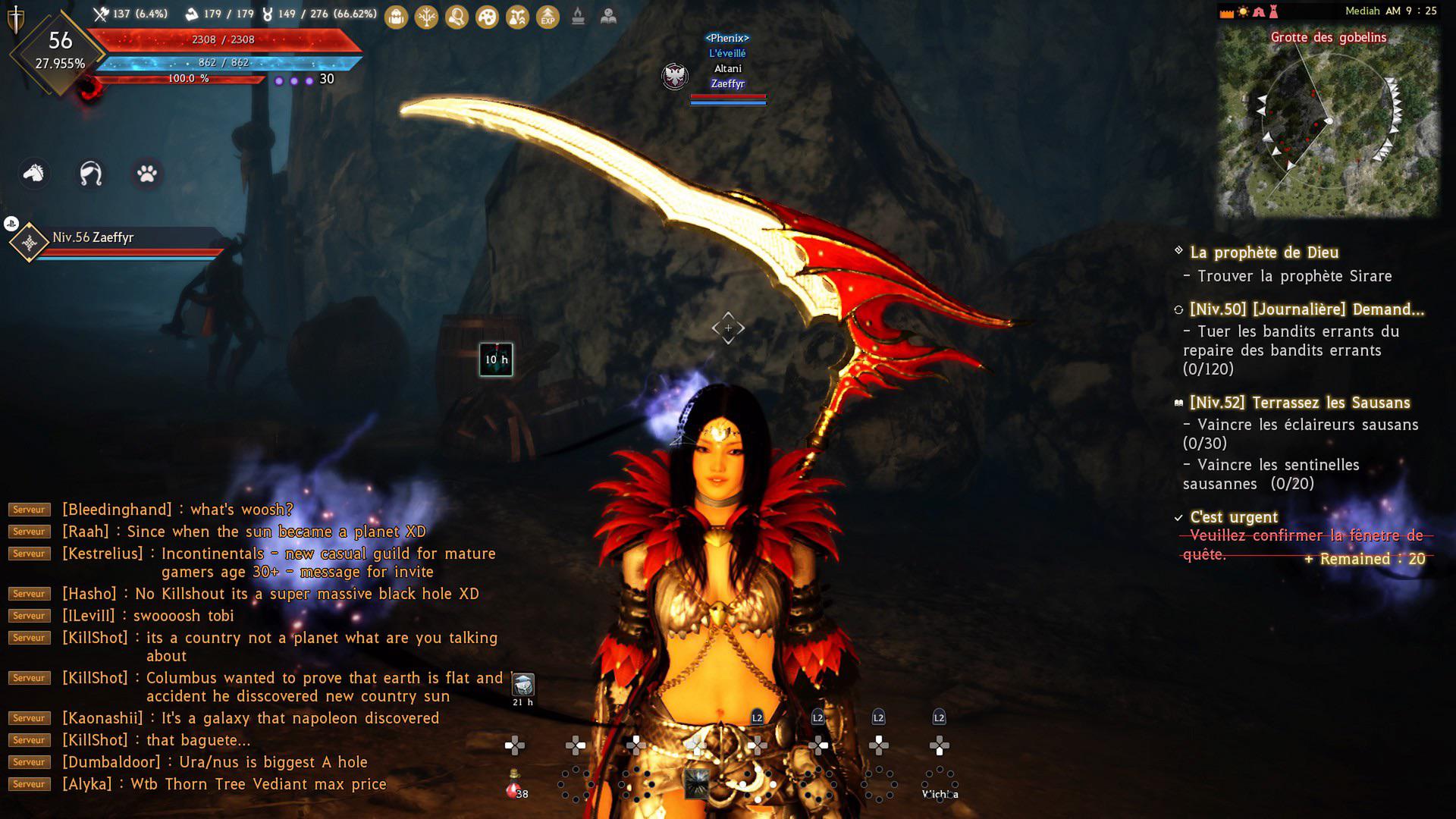The height and width of the screenshot is (819, 1456).
Task: Select the magnifying glass search icon
Action: coord(456,17)
